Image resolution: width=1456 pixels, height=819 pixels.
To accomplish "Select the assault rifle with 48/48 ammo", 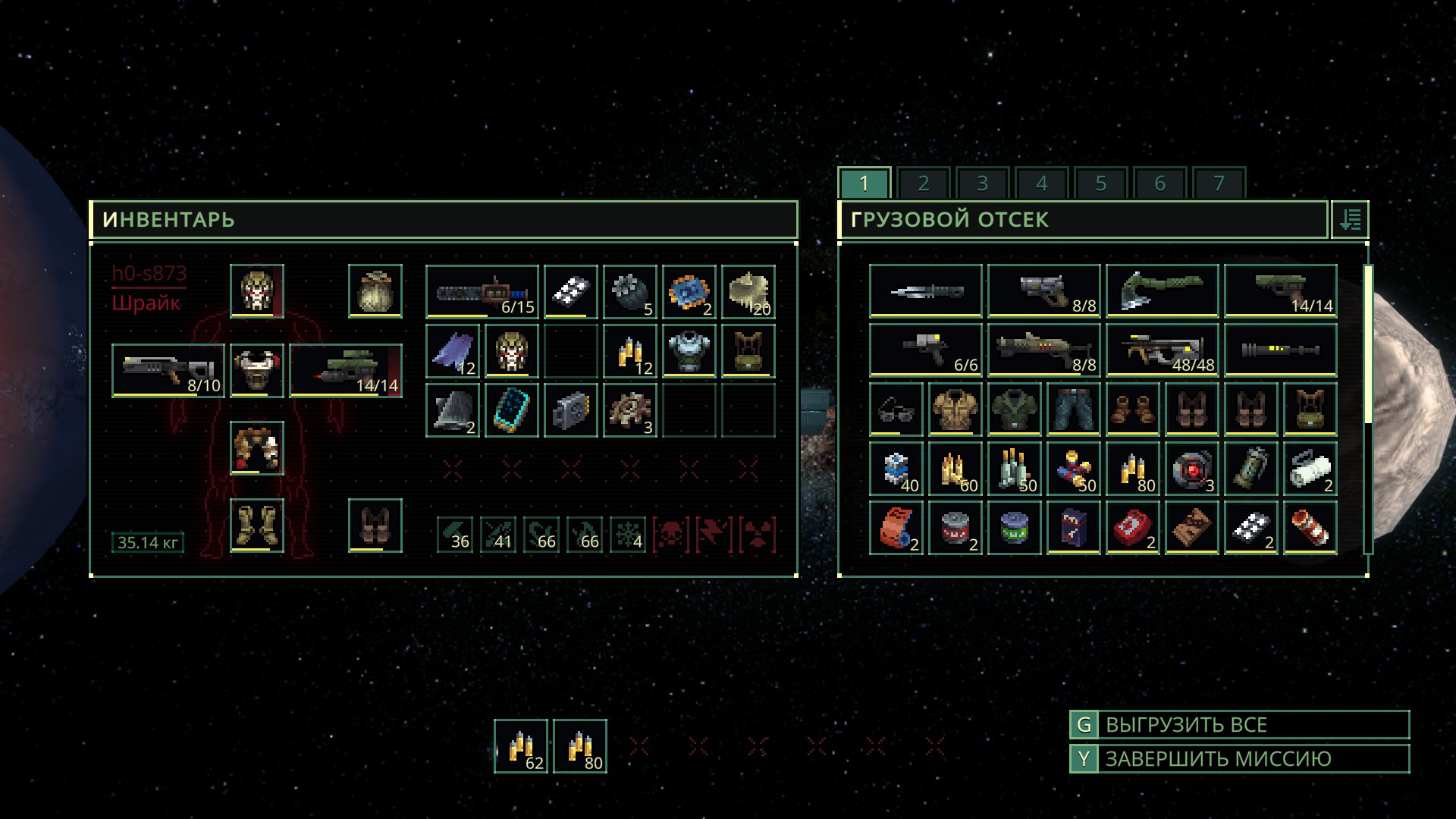I will 1163,350.
